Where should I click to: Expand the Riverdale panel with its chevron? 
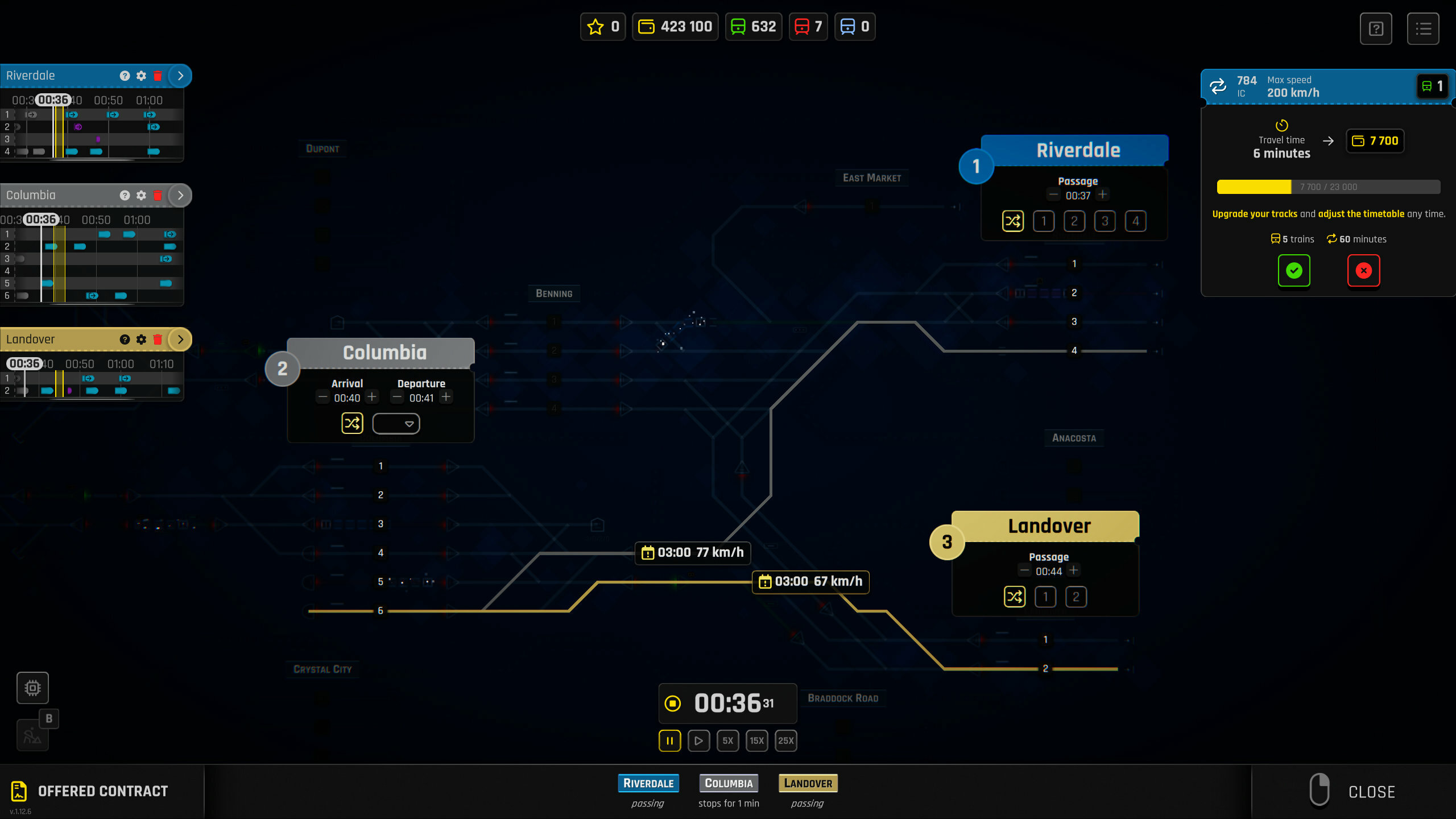180,75
